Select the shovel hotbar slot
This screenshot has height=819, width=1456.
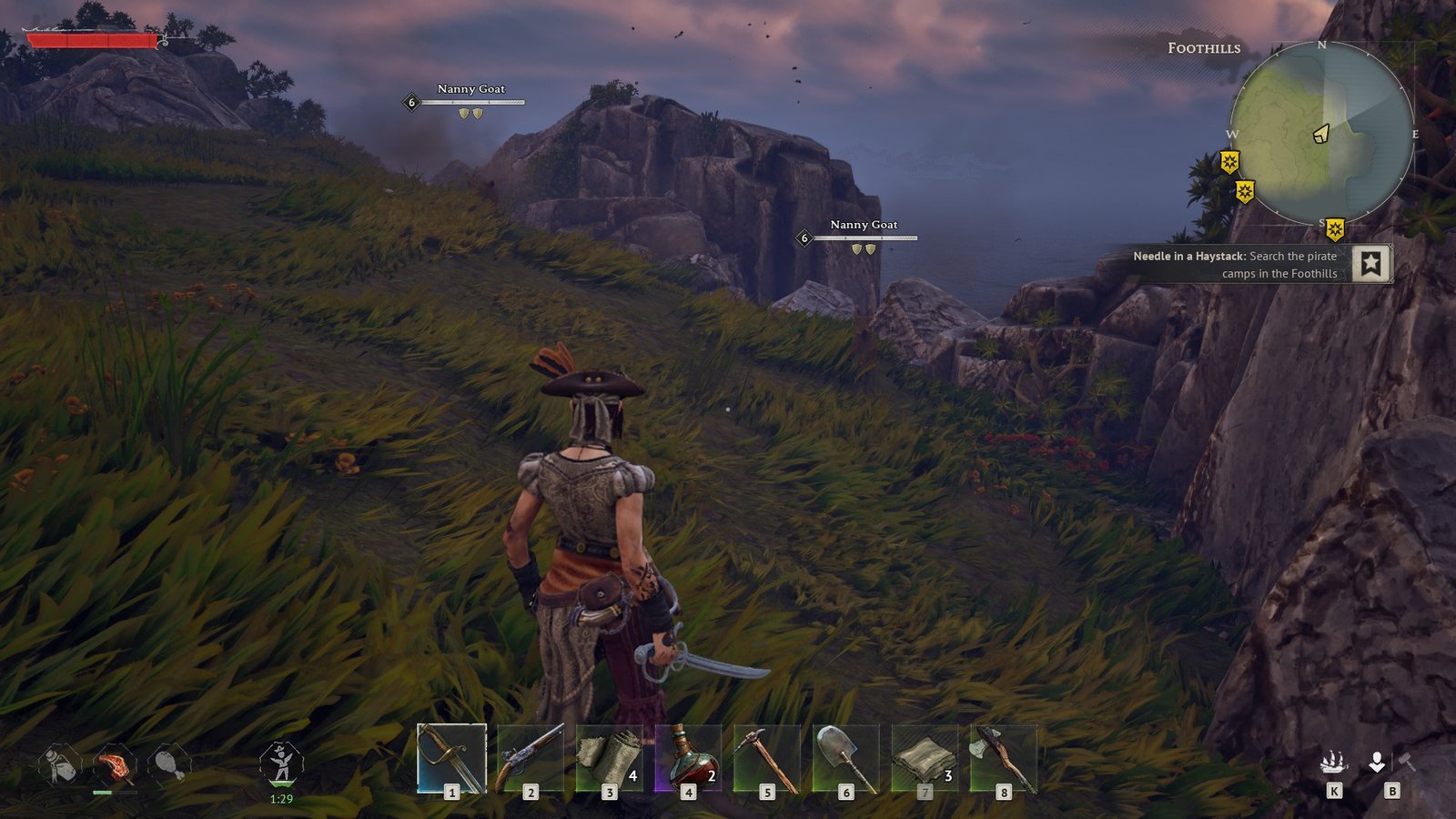[846, 758]
